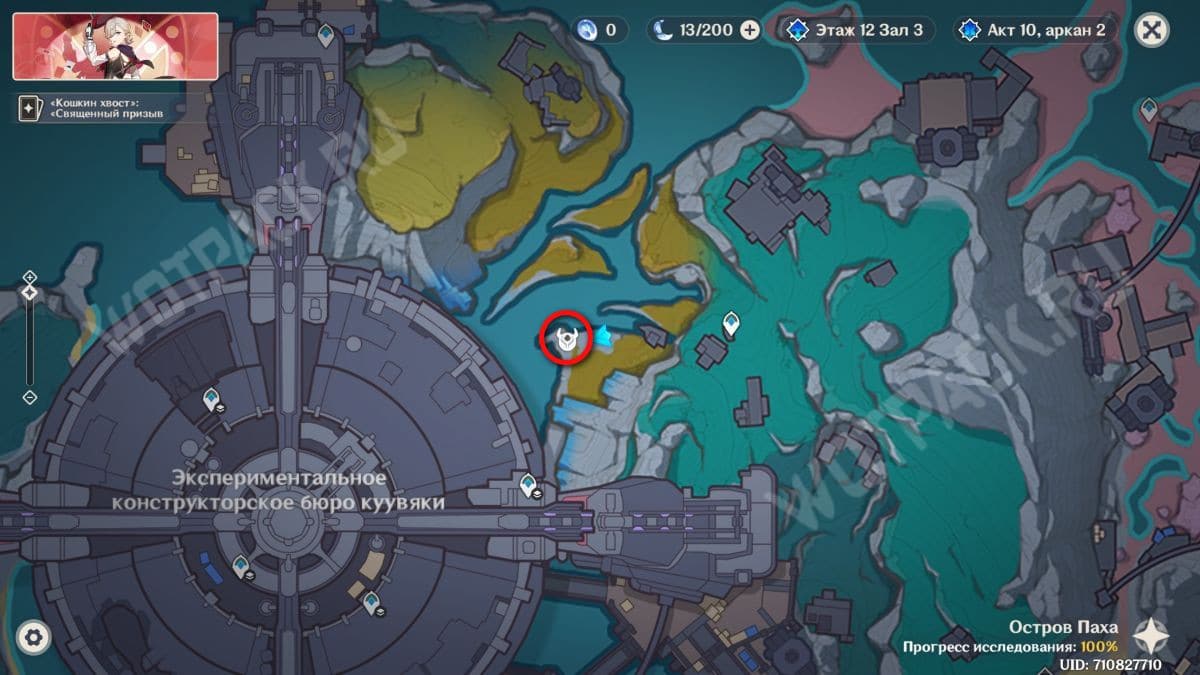Open map settings via the gear icon
Image resolution: width=1200 pixels, height=675 pixels.
pyautogui.click(x=34, y=636)
